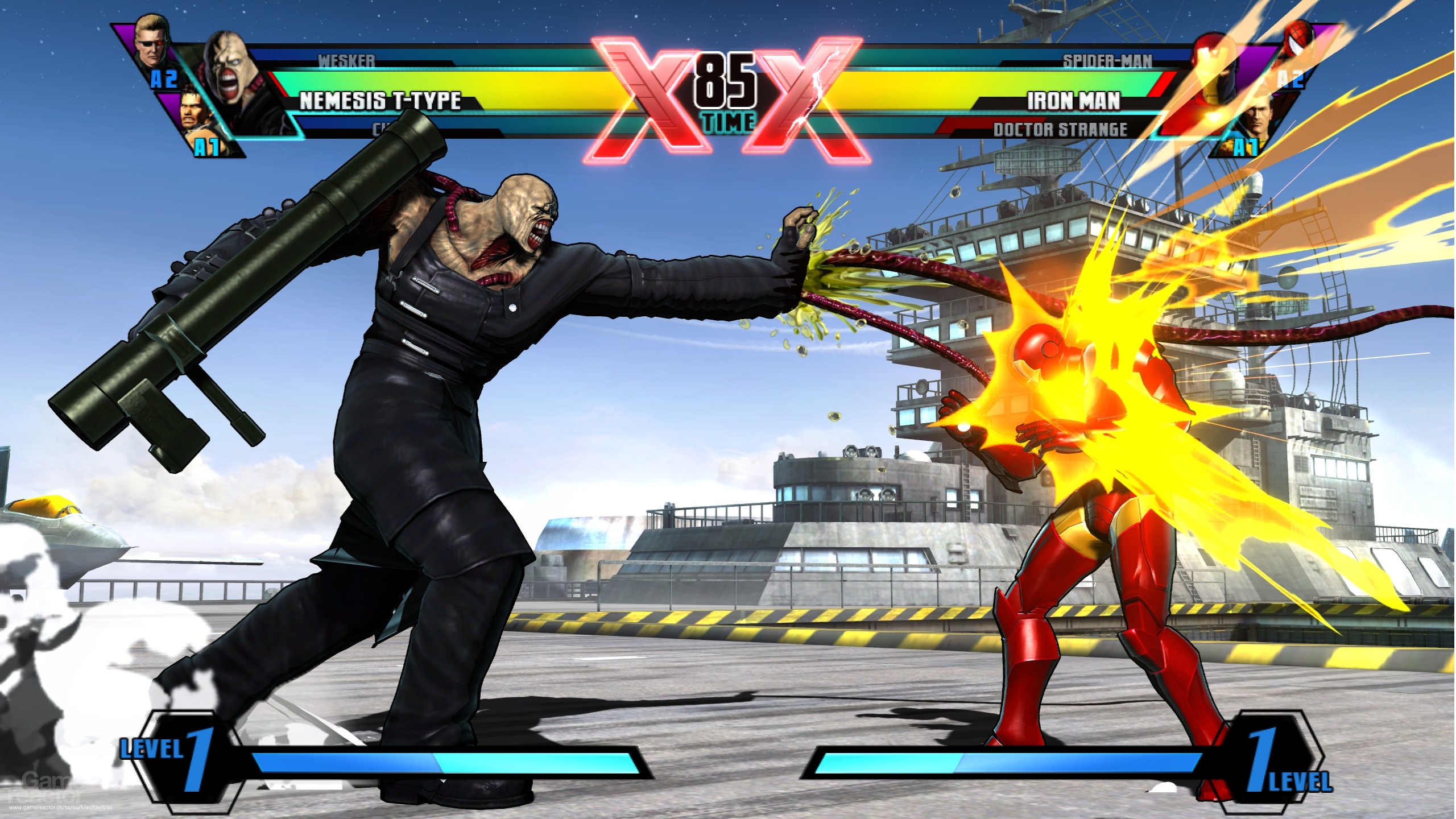
Task: Toggle the A2 assist badge on left team
Action: tap(164, 80)
